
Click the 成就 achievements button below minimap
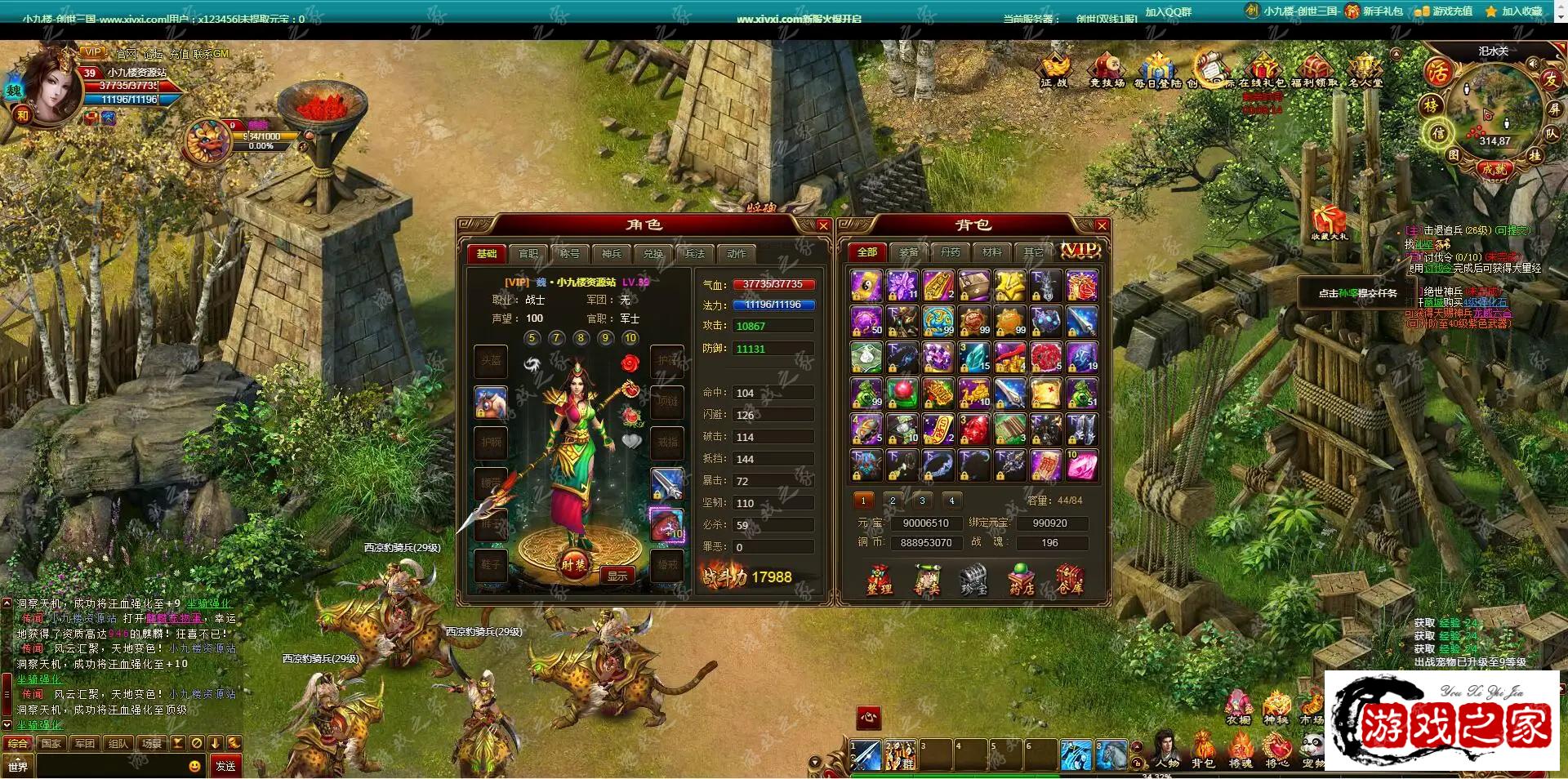1494,169
